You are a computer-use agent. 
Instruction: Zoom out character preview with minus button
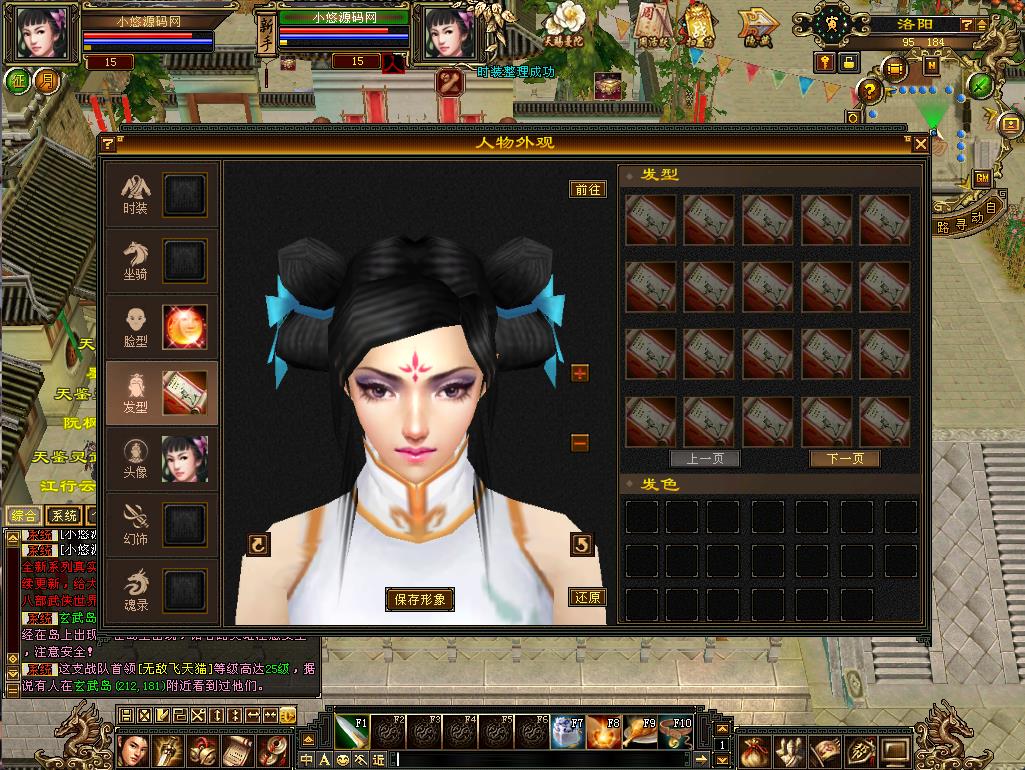click(x=580, y=443)
